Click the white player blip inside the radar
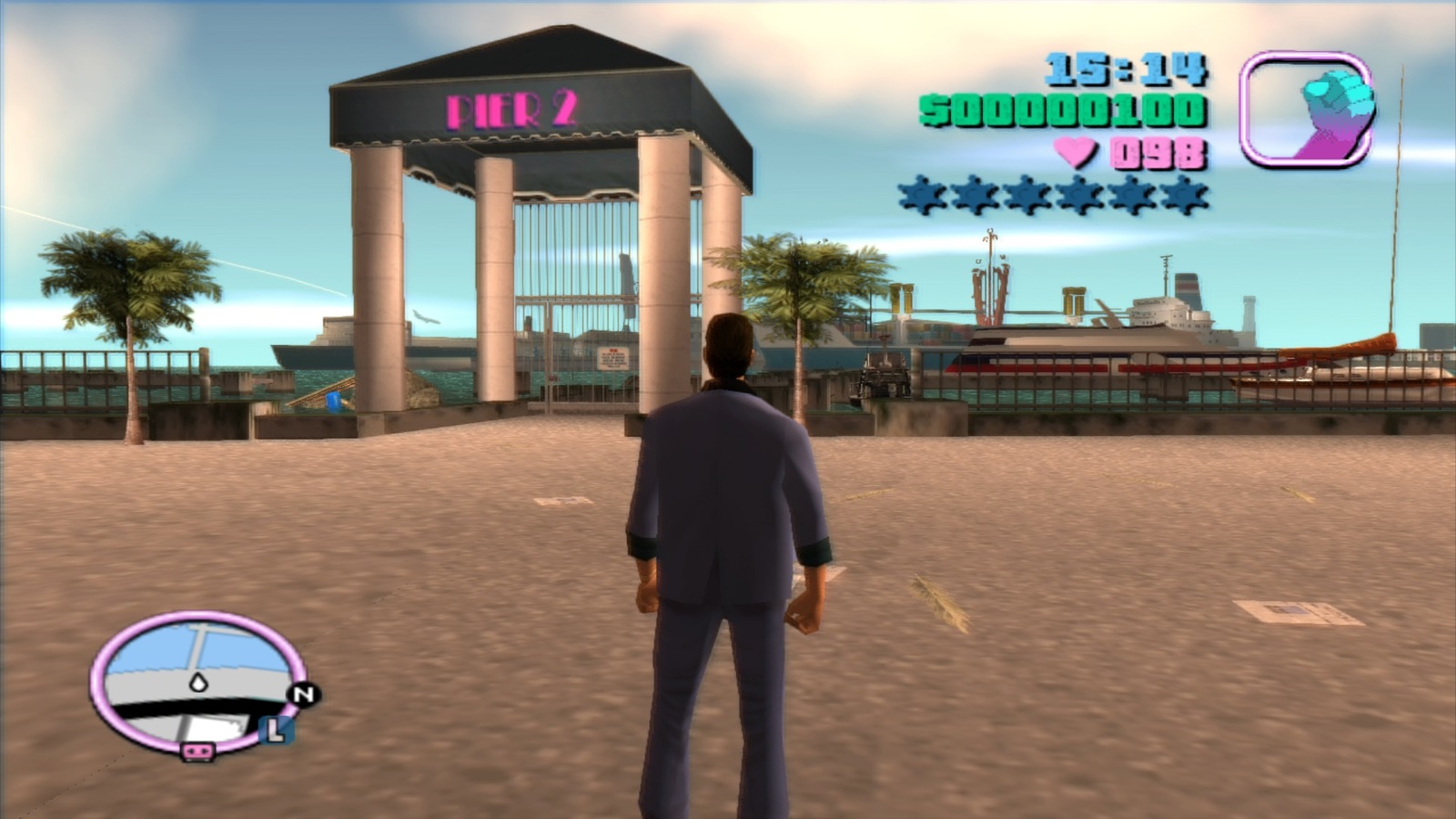The height and width of the screenshot is (819, 1456). tap(200, 681)
